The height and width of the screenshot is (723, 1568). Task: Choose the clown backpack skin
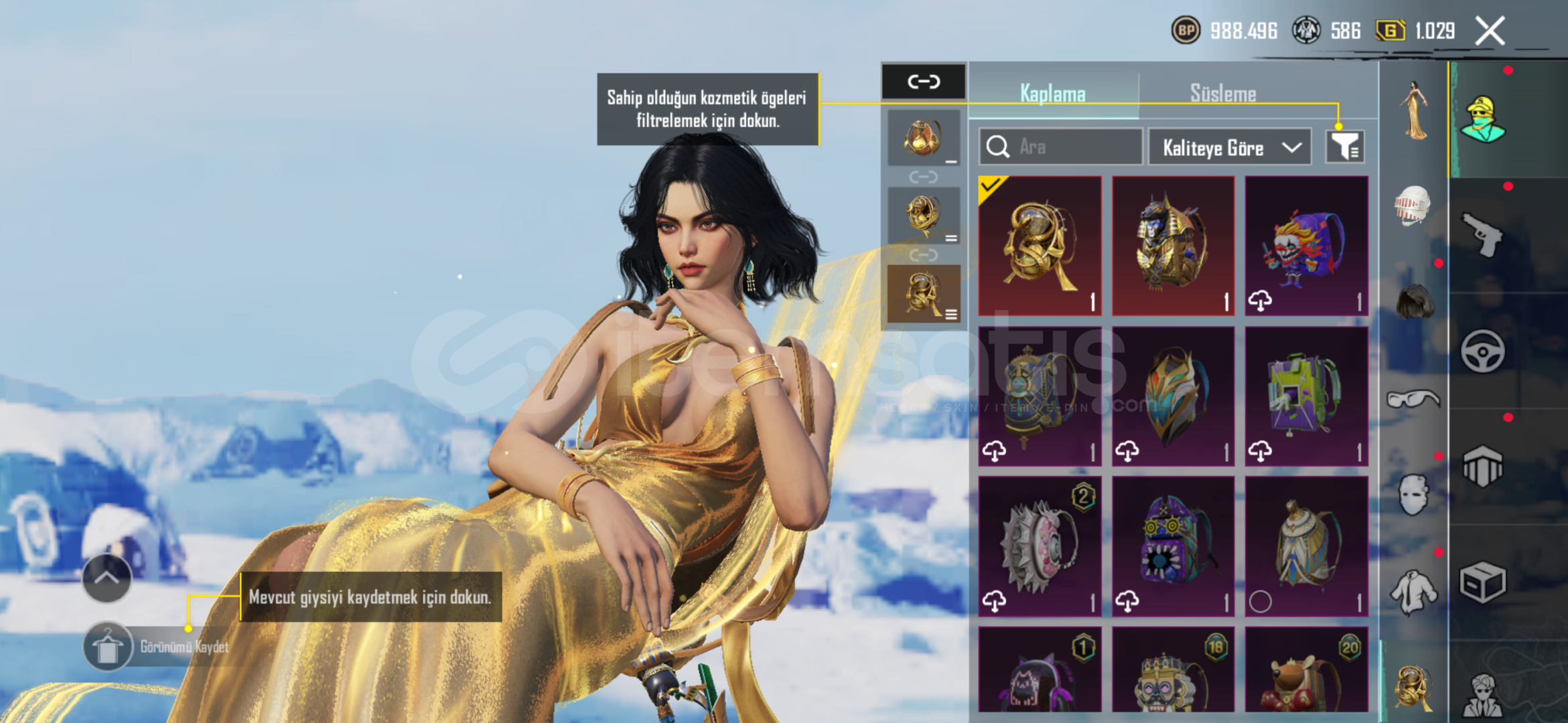click(x=1306, y=246)
